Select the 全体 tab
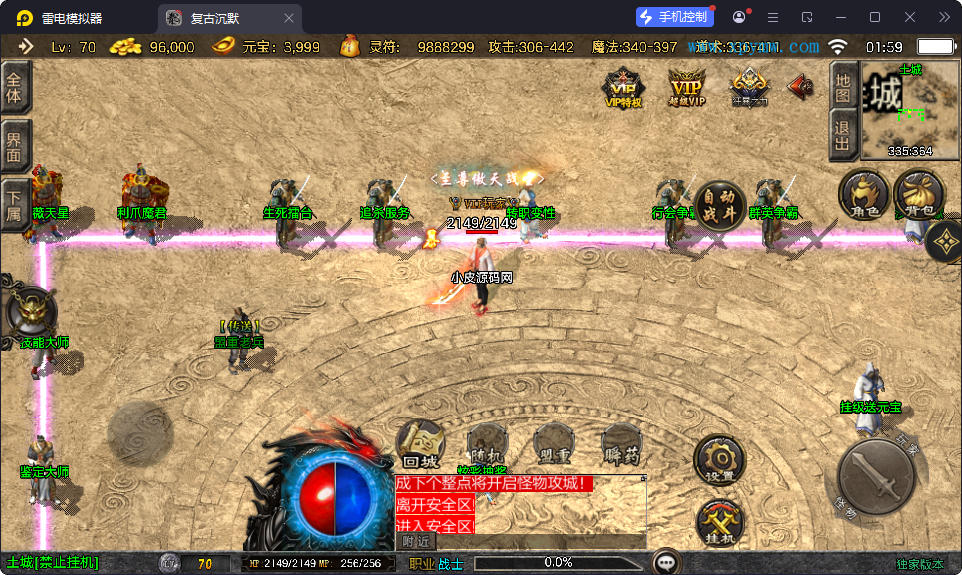The height and width of the screenshot is (575, 962). point(15,87)
